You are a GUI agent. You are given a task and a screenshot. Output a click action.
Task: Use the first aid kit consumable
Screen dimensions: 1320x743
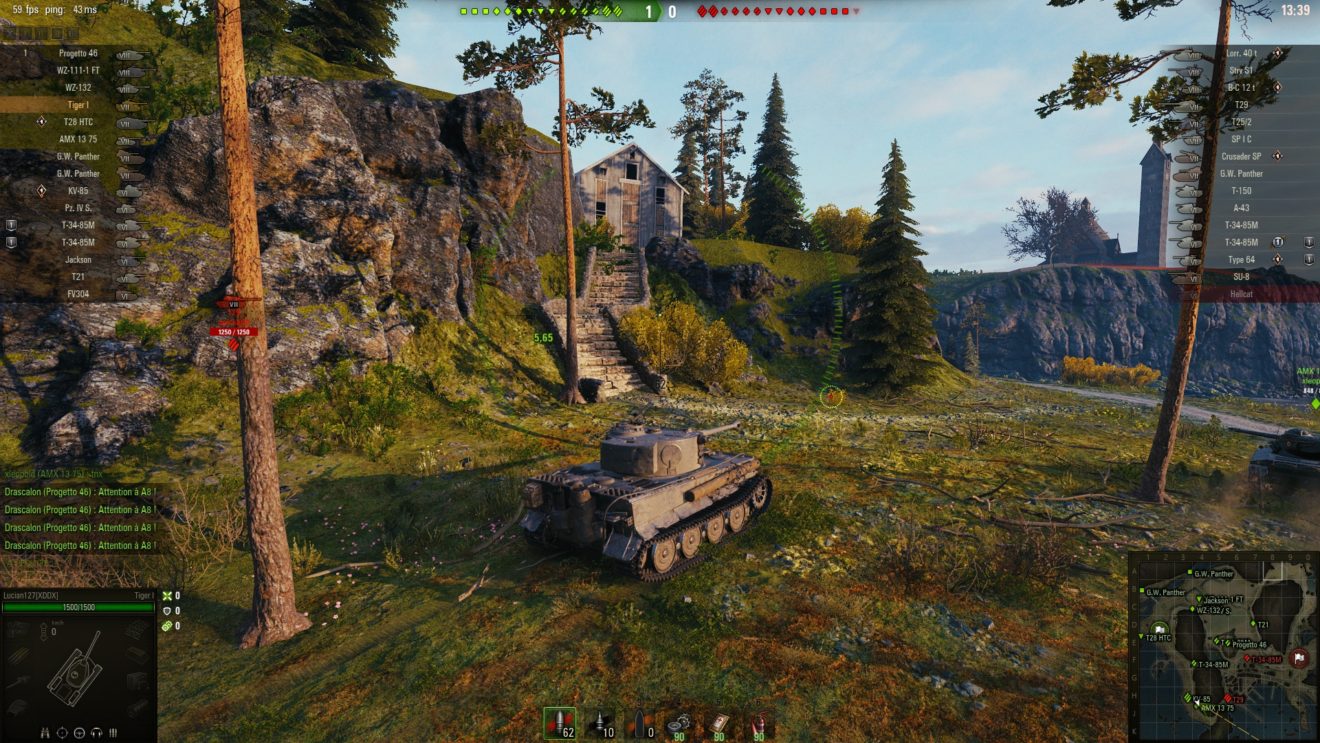719,722
